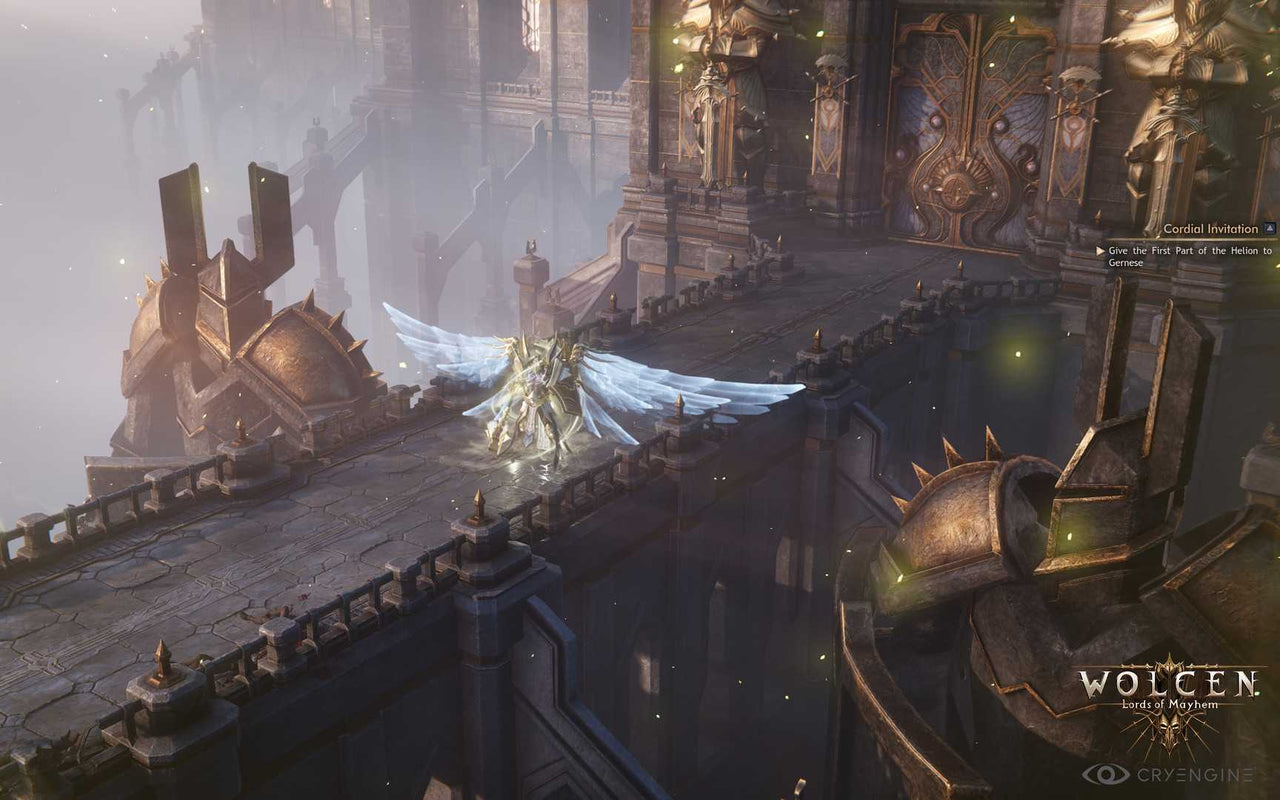Click the CryEngine eye logo
The height and width of the screenshot is (800, 1280).
(1107, 774)
